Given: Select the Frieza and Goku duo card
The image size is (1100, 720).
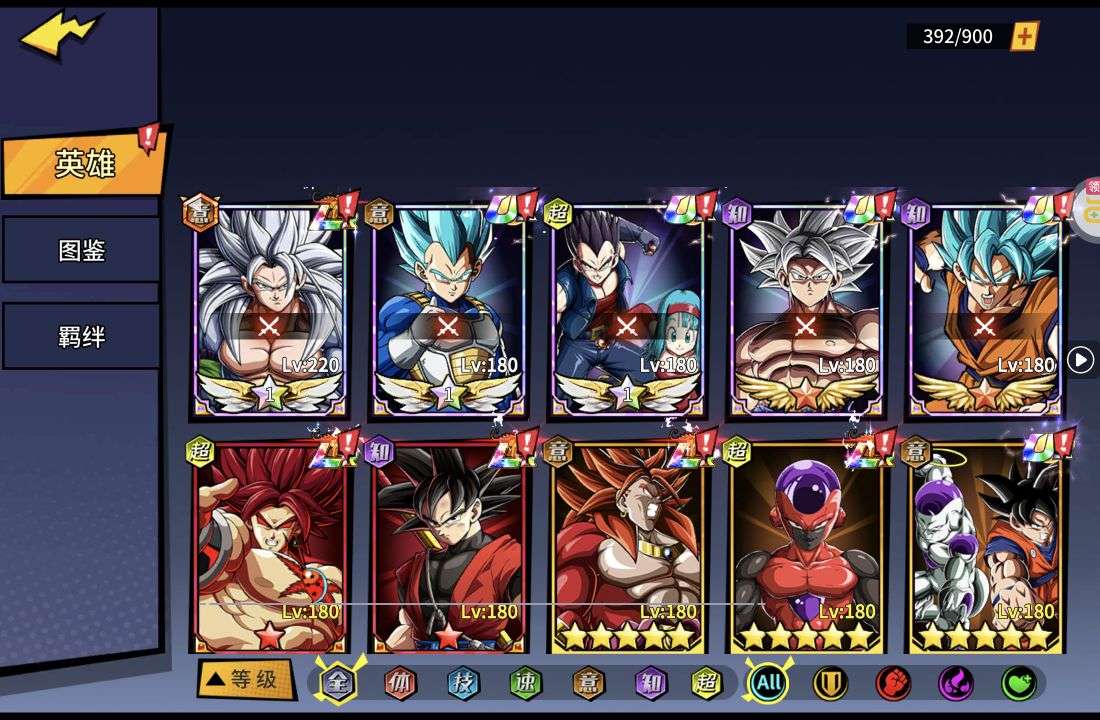Looking at the screenshot, I should [985, 545].
